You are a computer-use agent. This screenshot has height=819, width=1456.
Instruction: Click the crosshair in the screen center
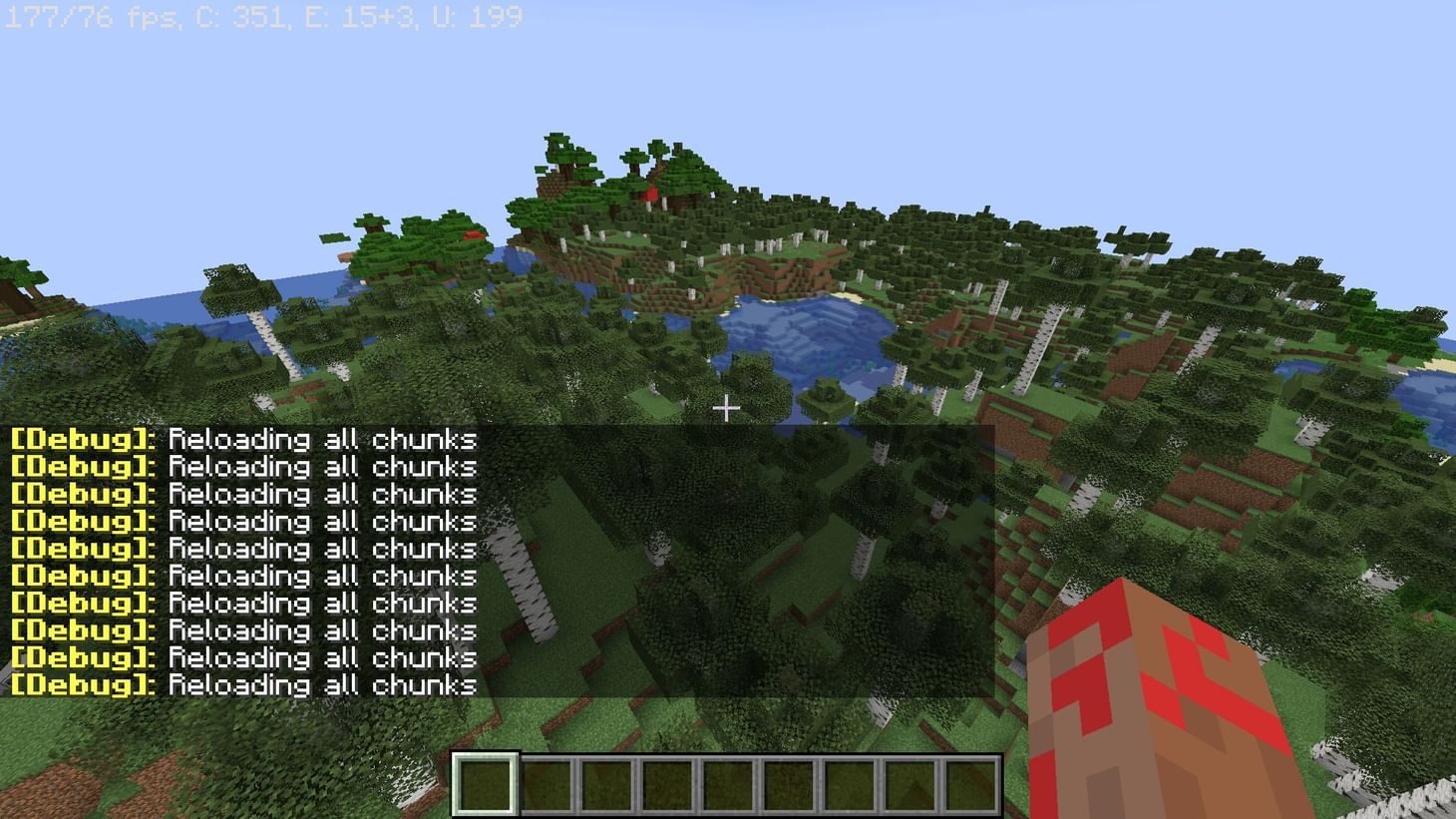[x=727, y=408]
